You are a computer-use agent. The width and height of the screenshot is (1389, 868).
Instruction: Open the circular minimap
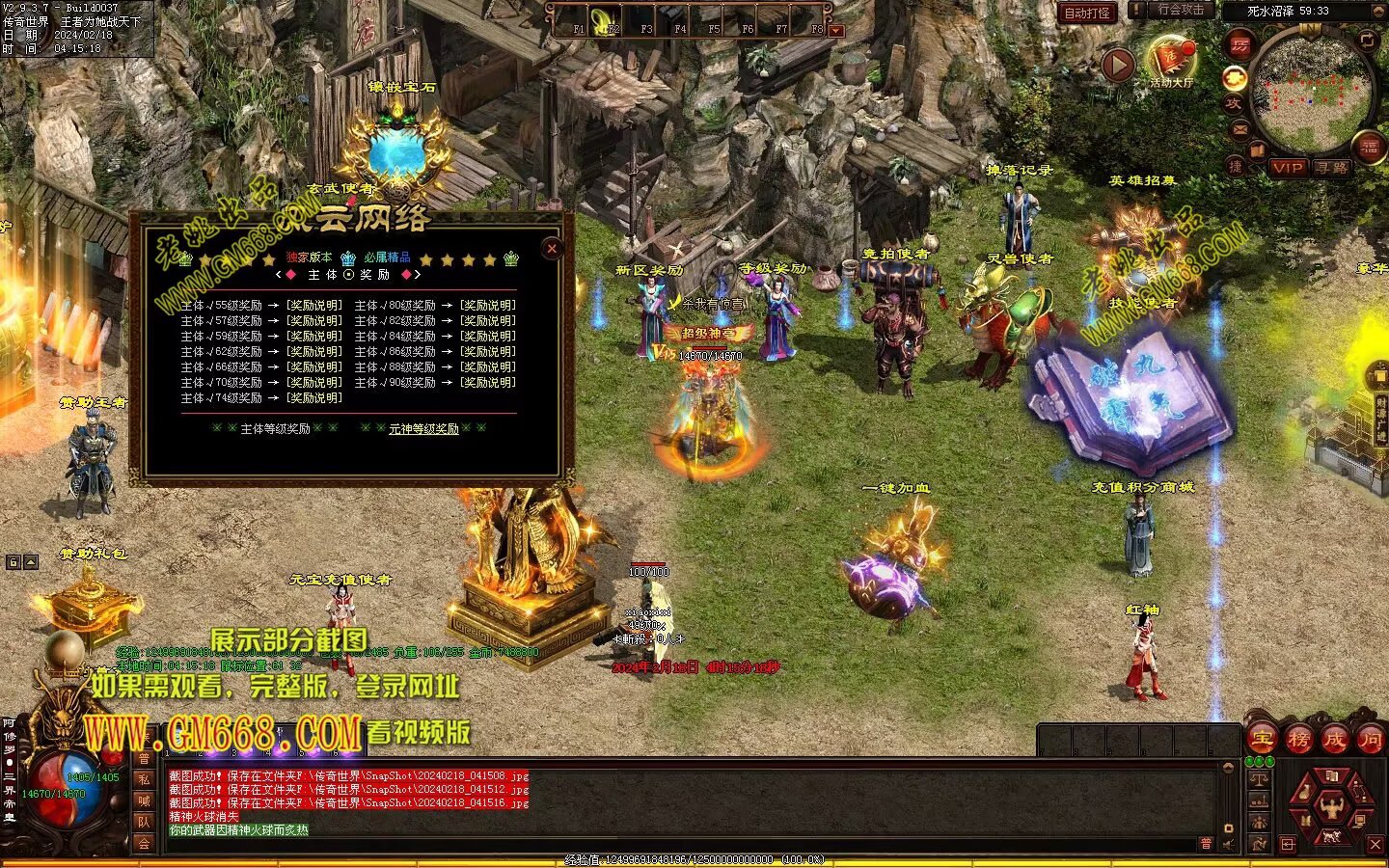[x=1312, y=91]
